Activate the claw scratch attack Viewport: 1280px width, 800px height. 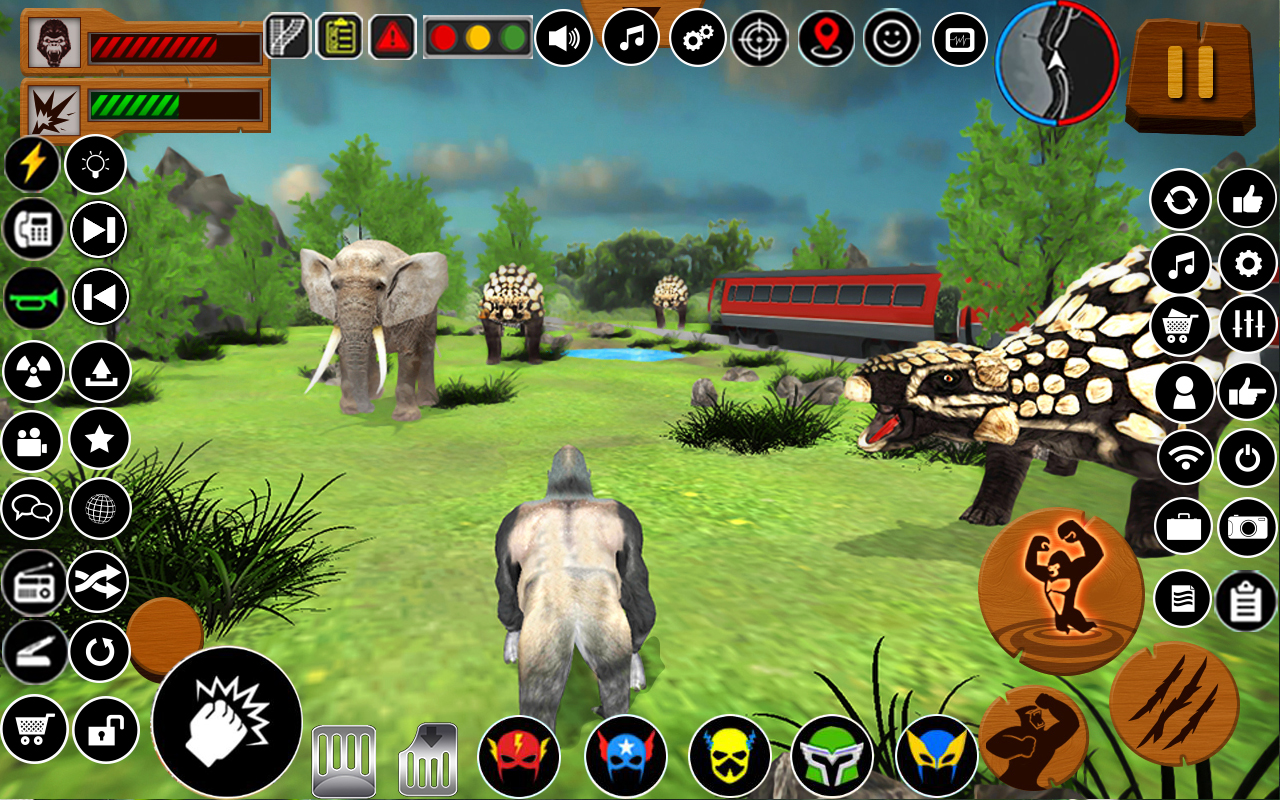pos(1174,704)
